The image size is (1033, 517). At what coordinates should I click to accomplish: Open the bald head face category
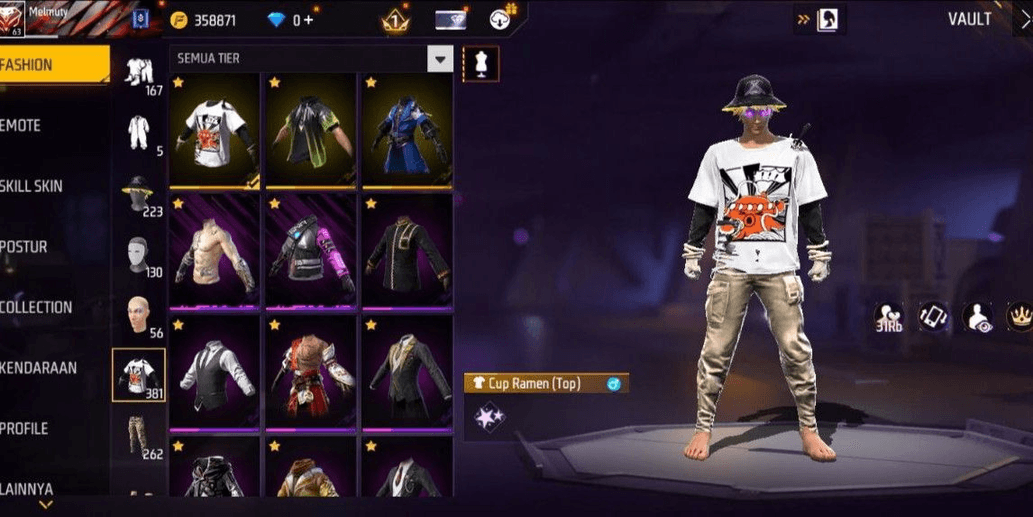(x=139, y=316)
